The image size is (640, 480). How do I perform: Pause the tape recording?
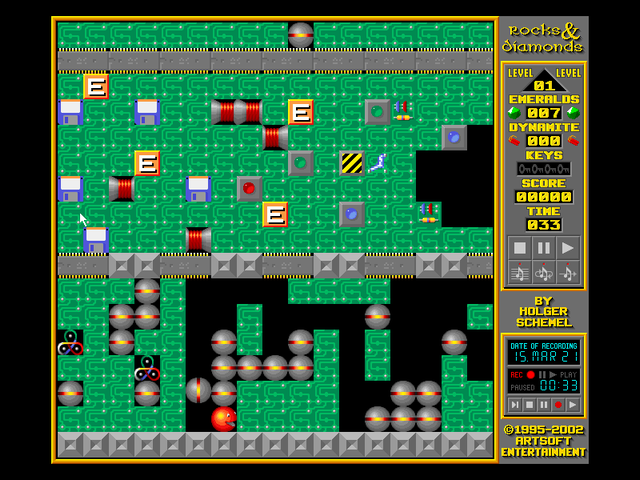(x=543, y=404)
